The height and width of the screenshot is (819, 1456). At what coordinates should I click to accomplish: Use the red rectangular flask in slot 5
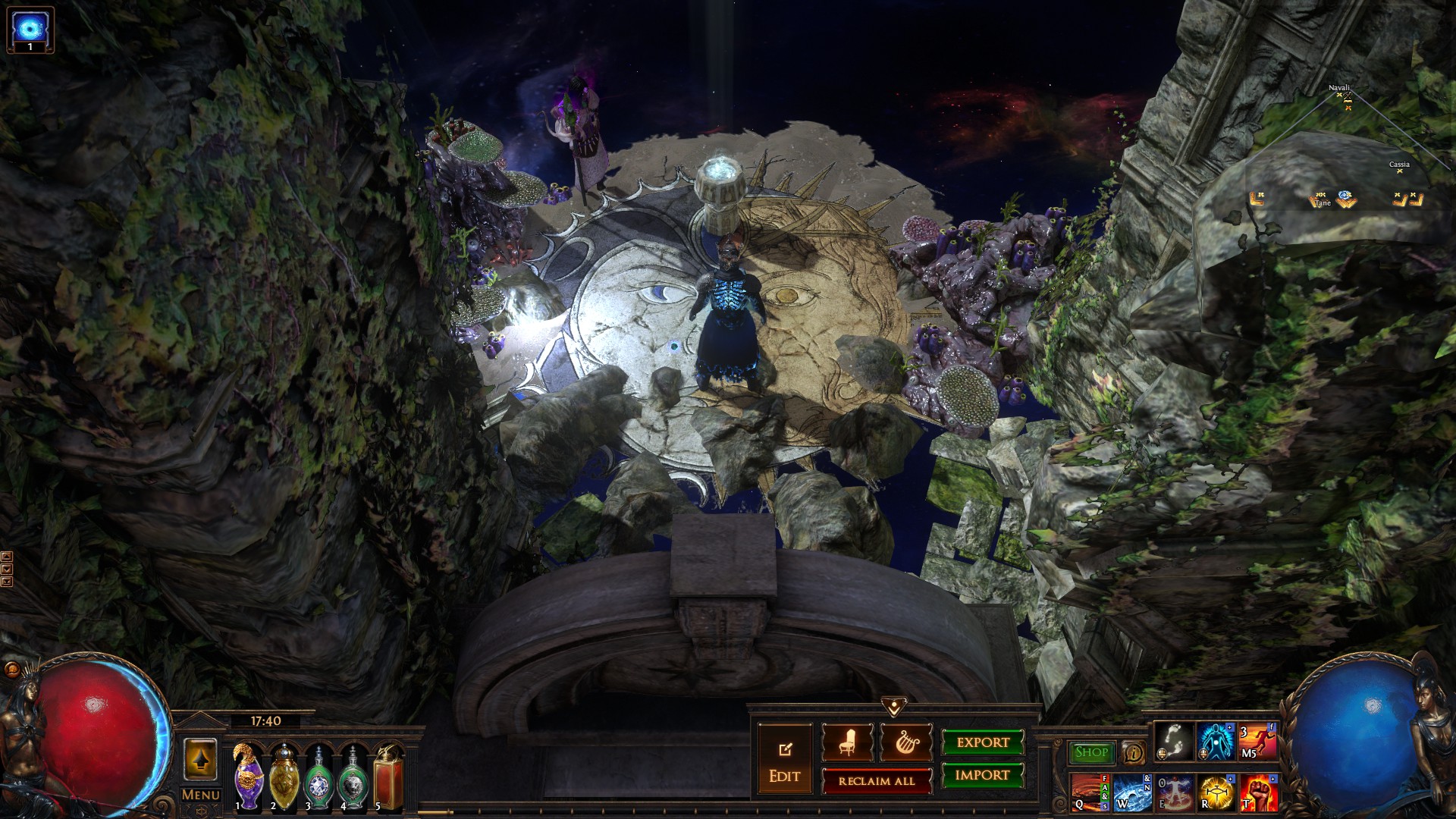[388, 777]
